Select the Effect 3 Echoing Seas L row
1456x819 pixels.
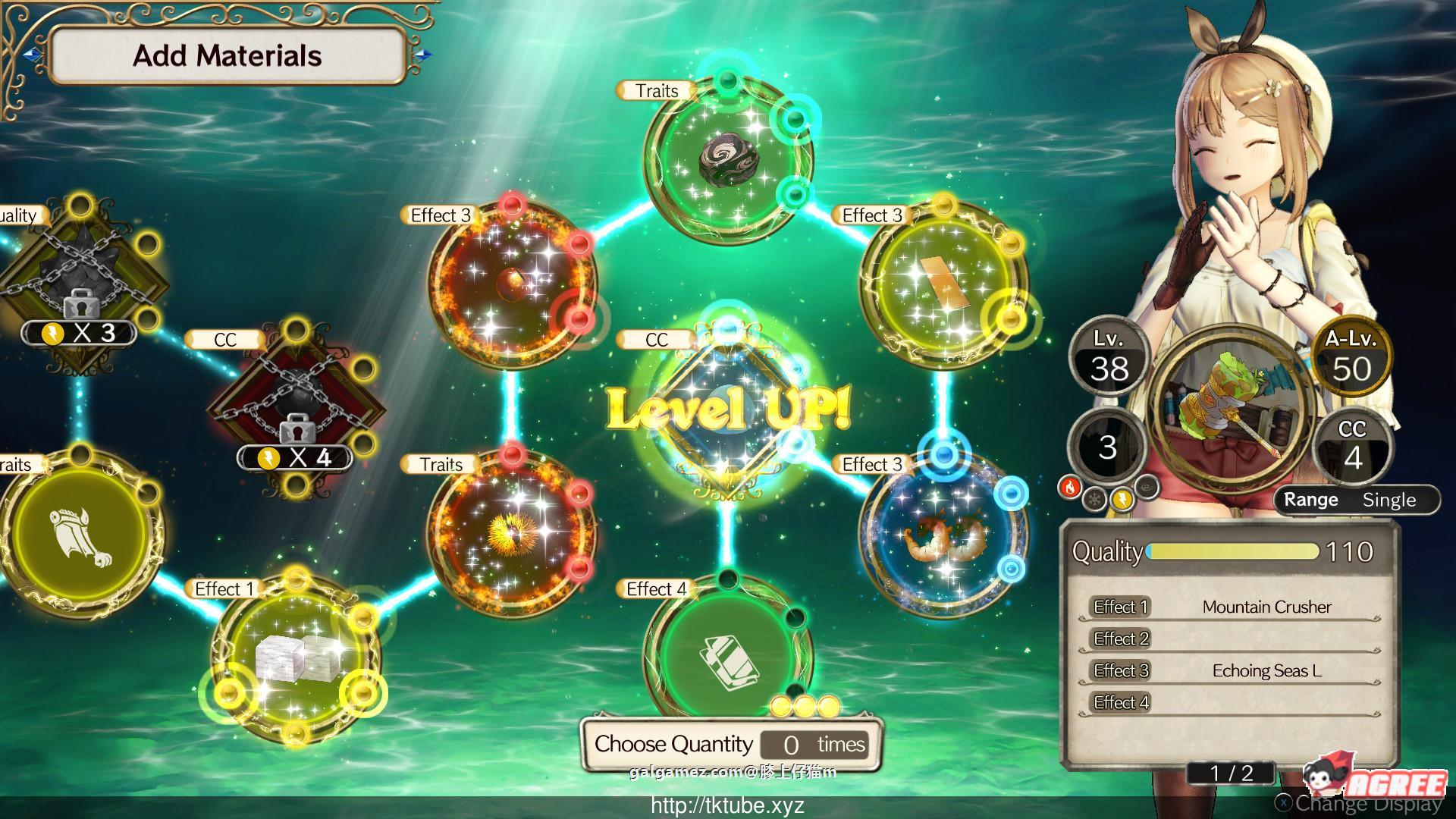(x=1228, y=670)
